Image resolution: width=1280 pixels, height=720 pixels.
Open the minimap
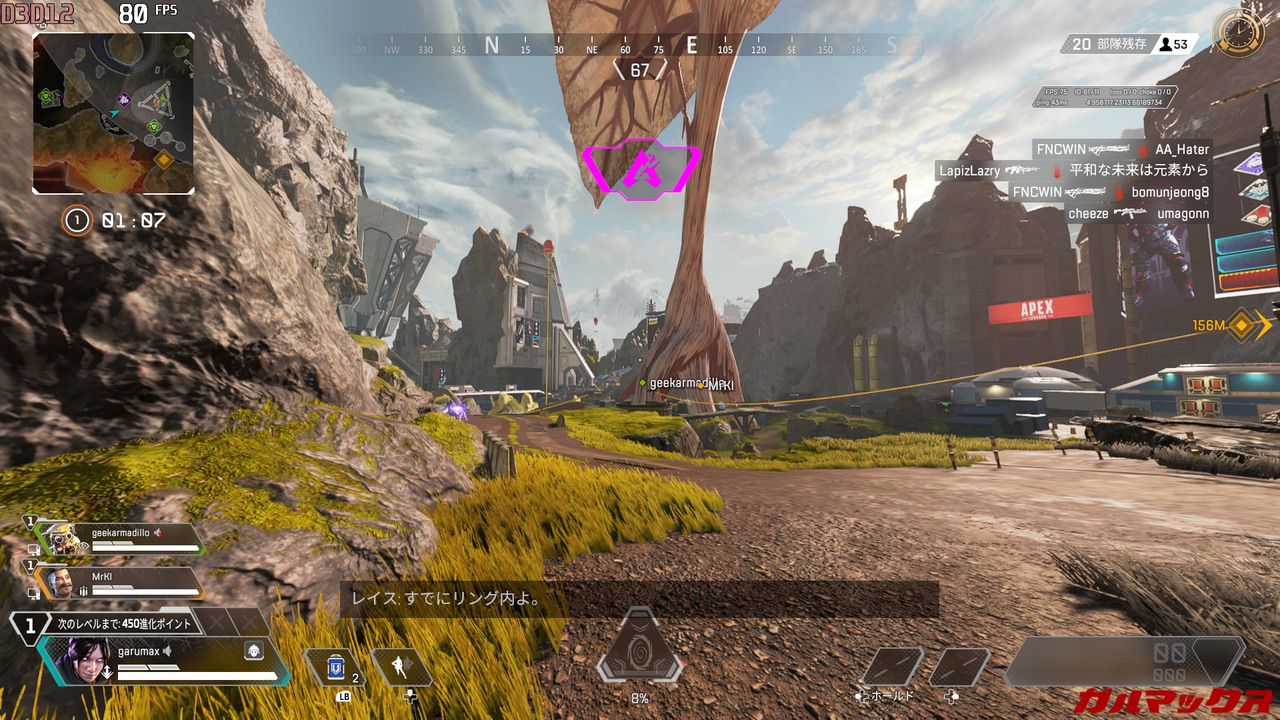coord(113,113)
